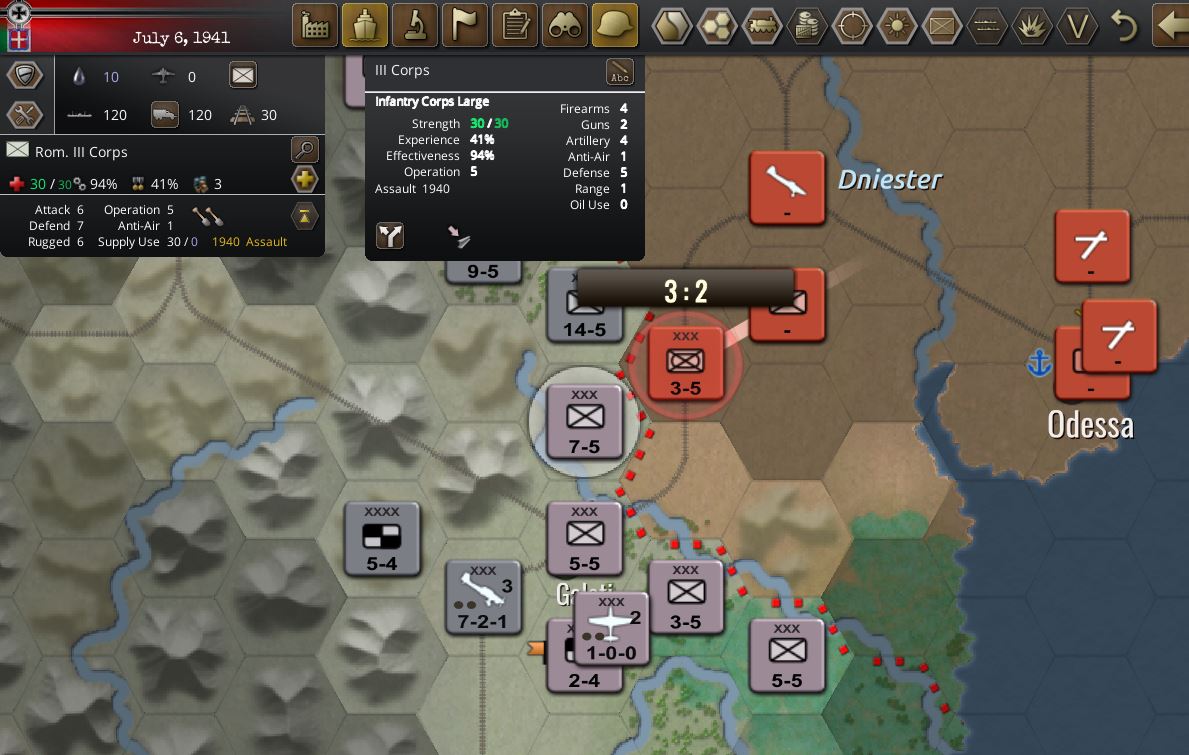1189x755 pixels.
Task: Open unit details with the magnifier button
Action: pos(304,151)
